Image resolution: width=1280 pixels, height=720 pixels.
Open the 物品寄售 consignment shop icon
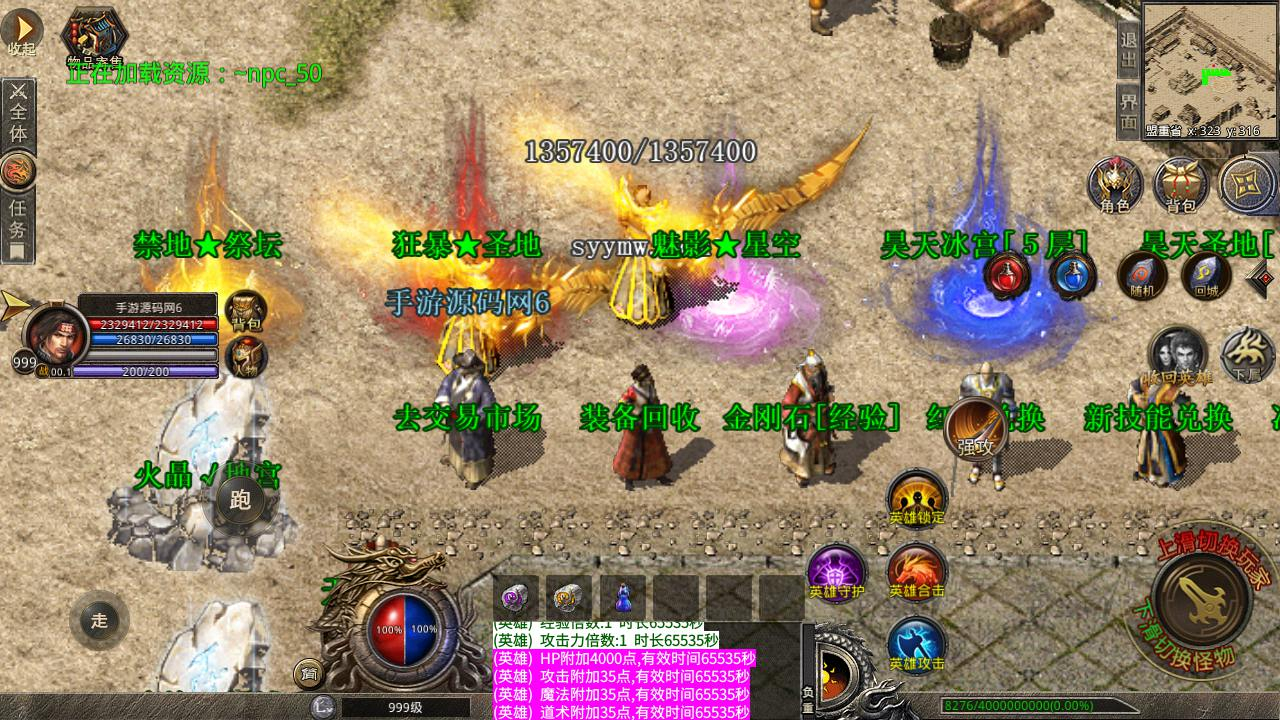(x=94, y=36)
